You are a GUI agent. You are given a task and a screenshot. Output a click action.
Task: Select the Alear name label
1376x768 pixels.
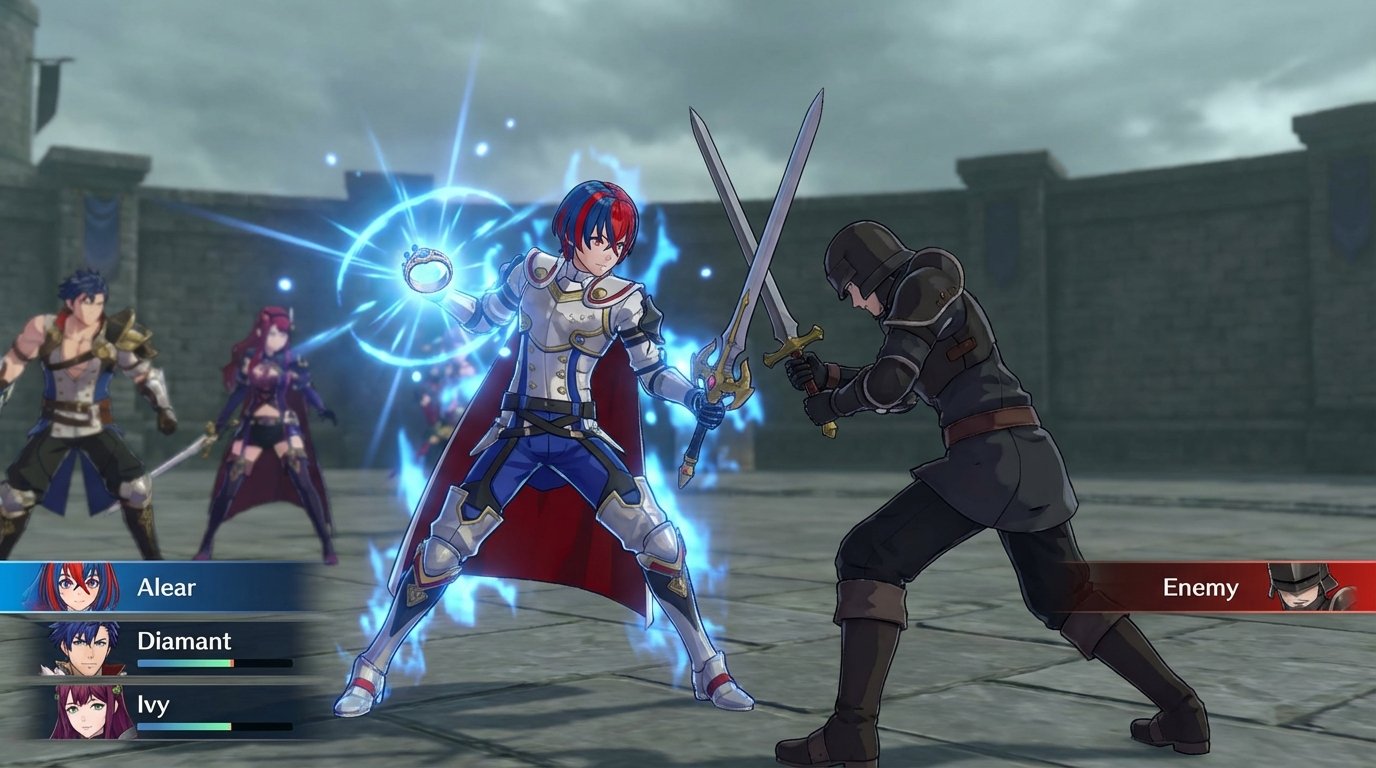pyautogui.click(x=167, y=586)
